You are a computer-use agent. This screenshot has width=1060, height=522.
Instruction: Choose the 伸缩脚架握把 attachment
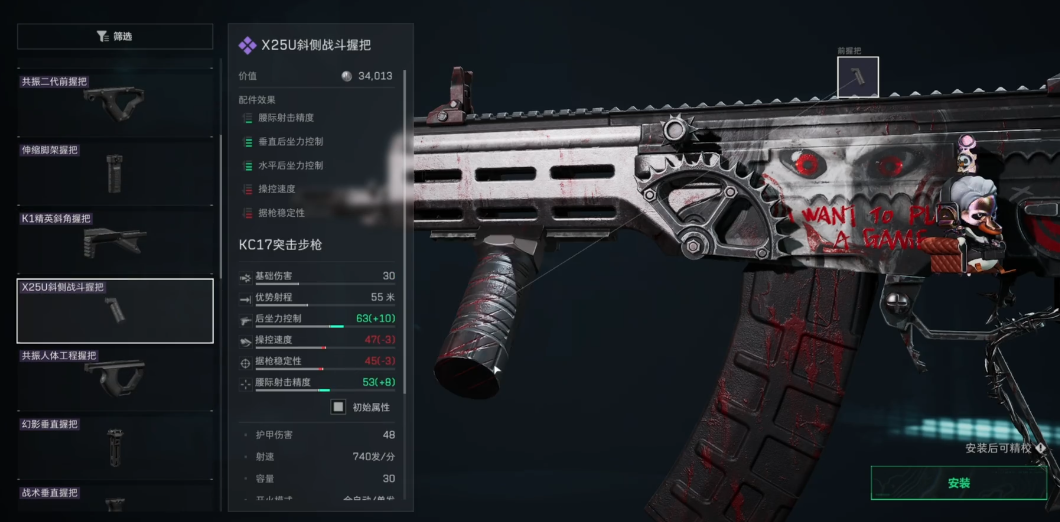point(115,170)
